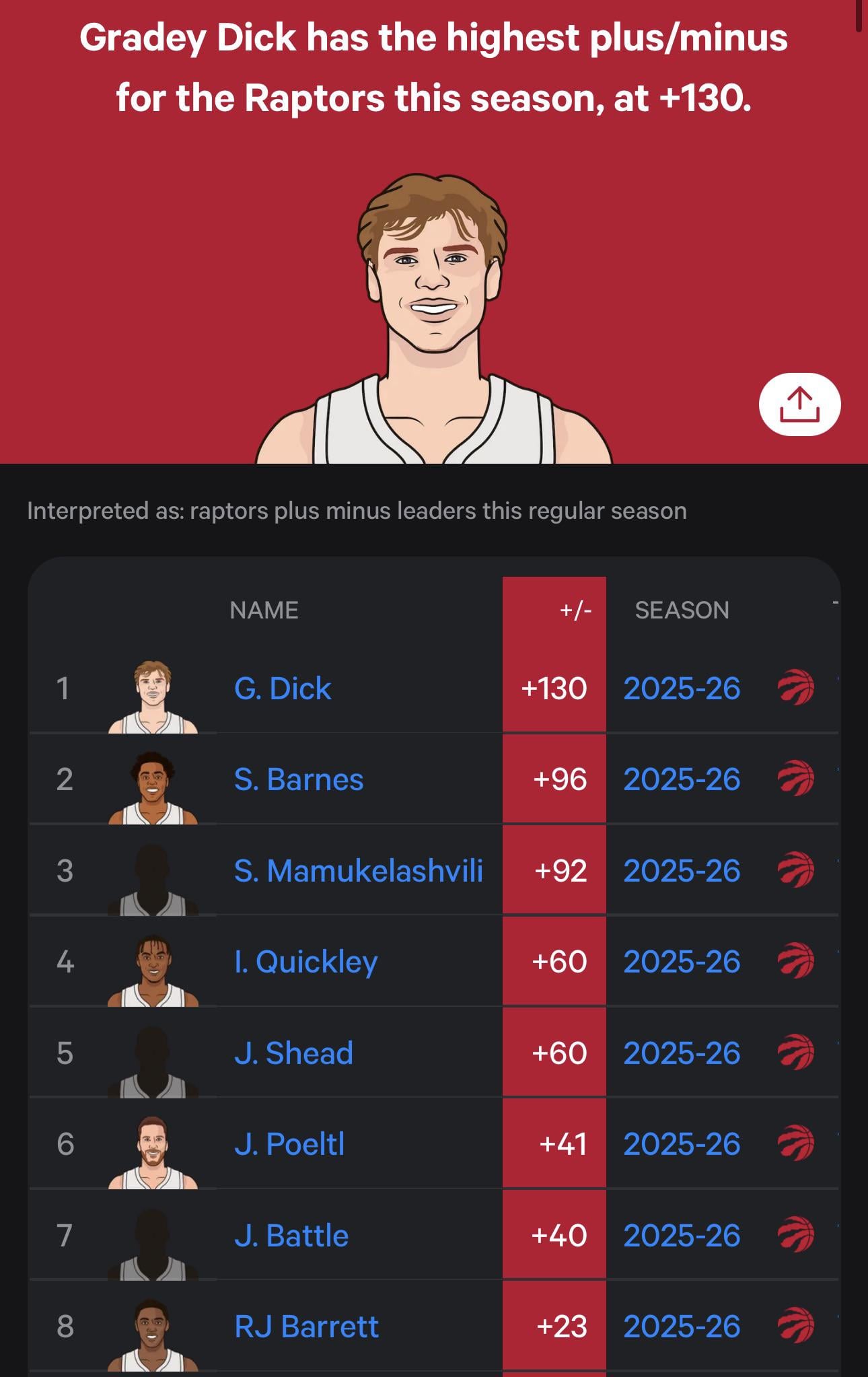The image size is (868, 1377).
Task: Click the NAME column header
Action: click(264, 610)
